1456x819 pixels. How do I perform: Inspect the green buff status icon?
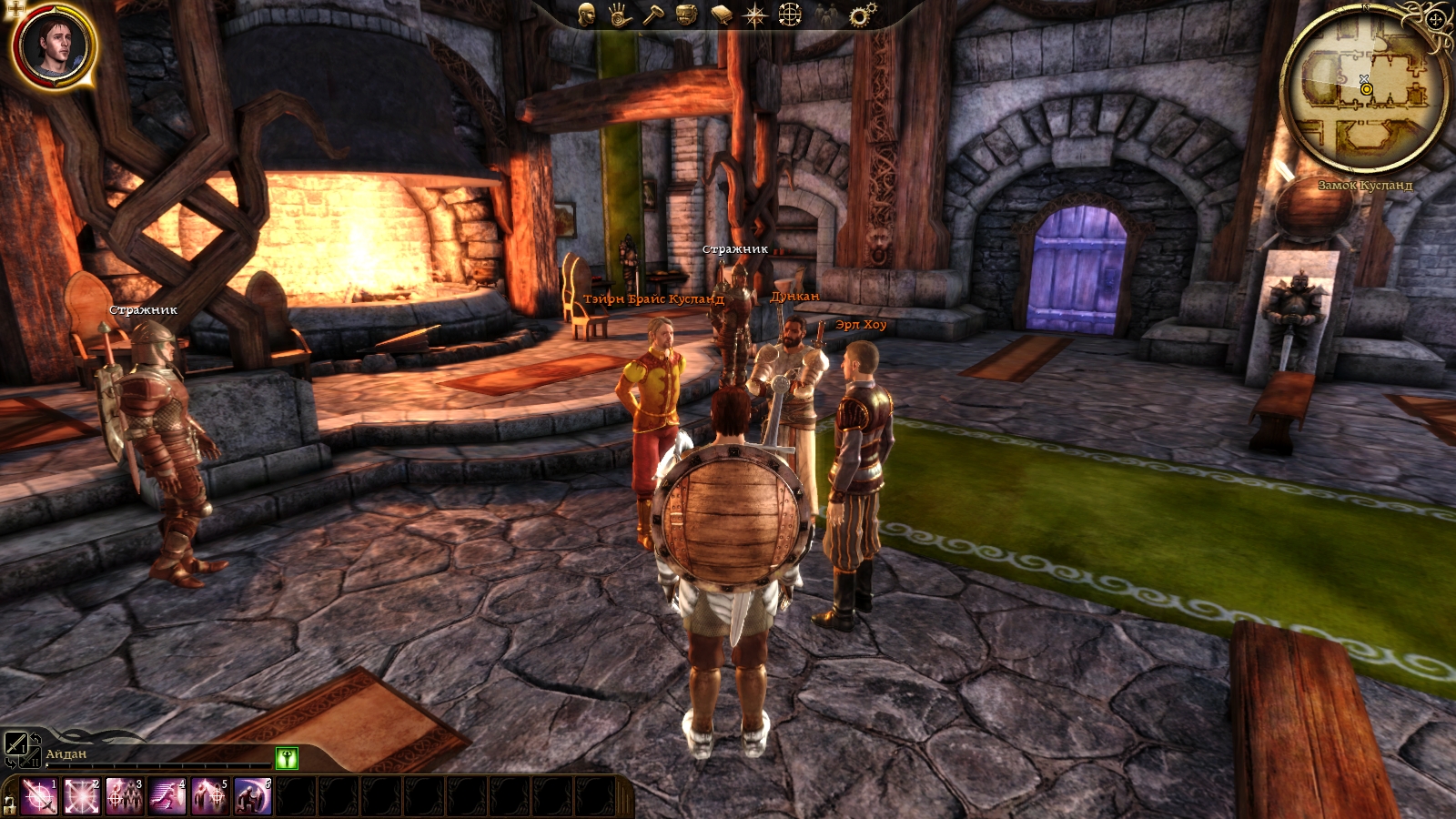(287, 758)
